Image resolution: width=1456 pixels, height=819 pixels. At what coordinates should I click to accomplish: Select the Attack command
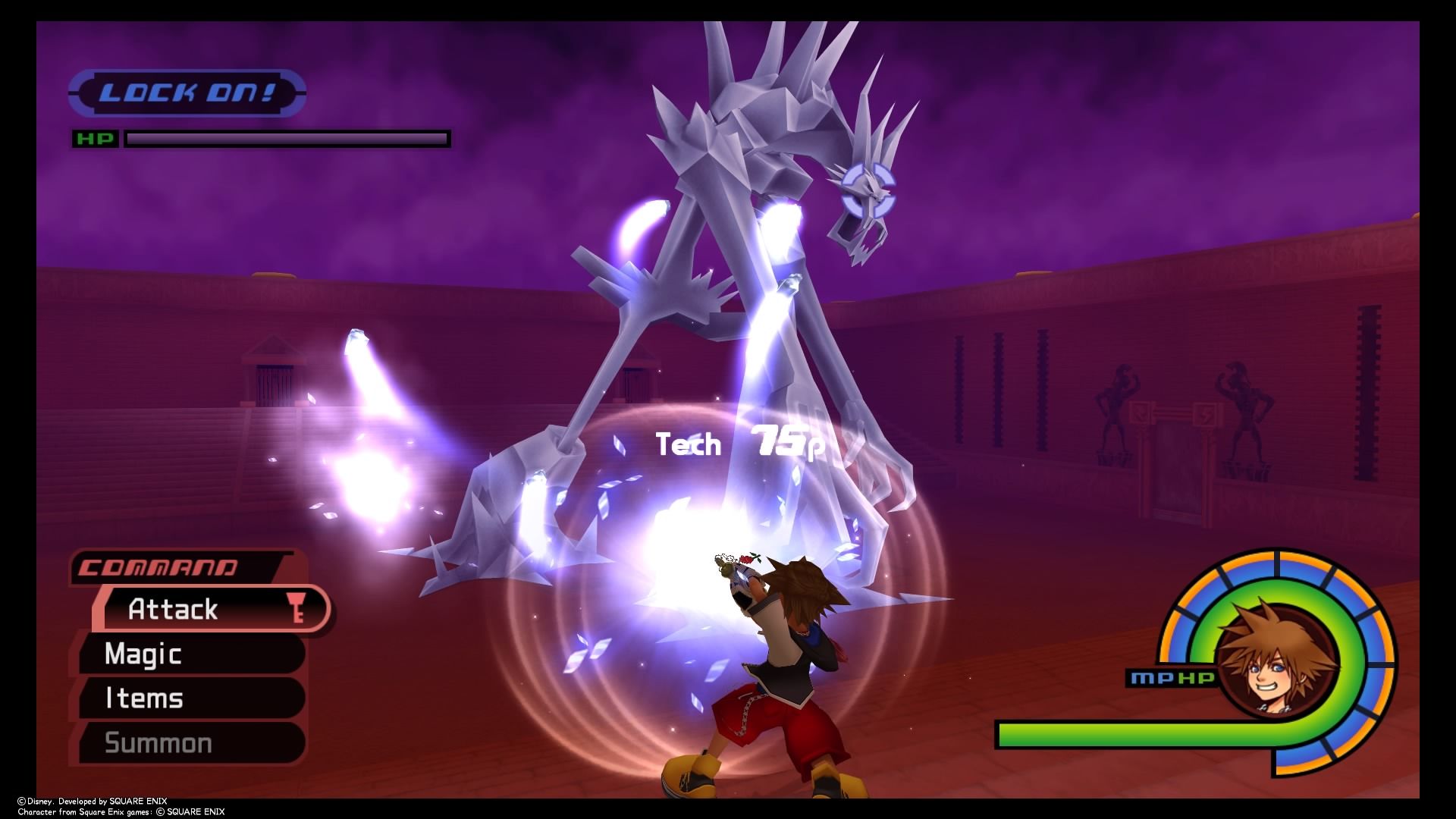click(173, 609)
